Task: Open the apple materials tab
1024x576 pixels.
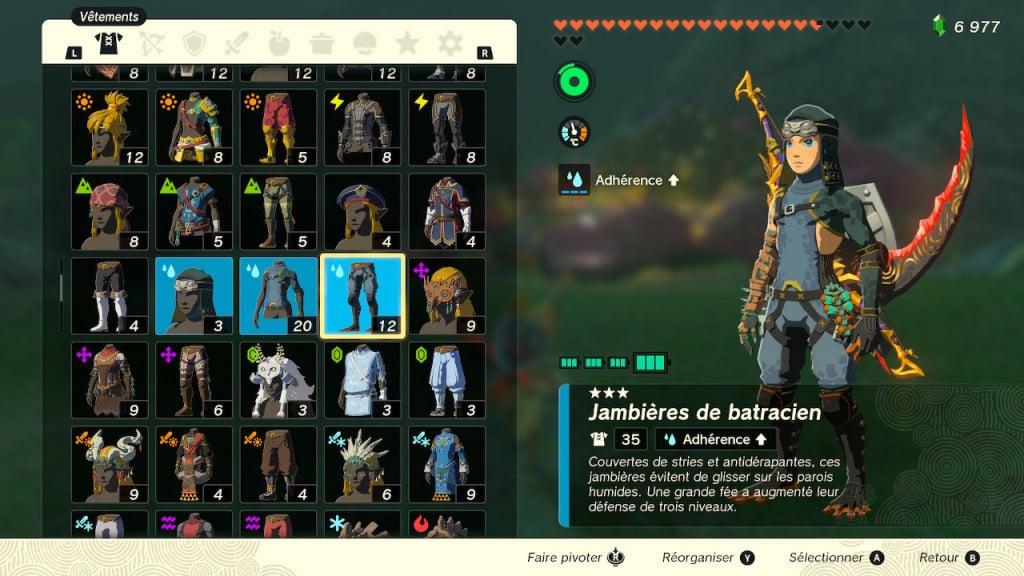Action: pos(279,43)
